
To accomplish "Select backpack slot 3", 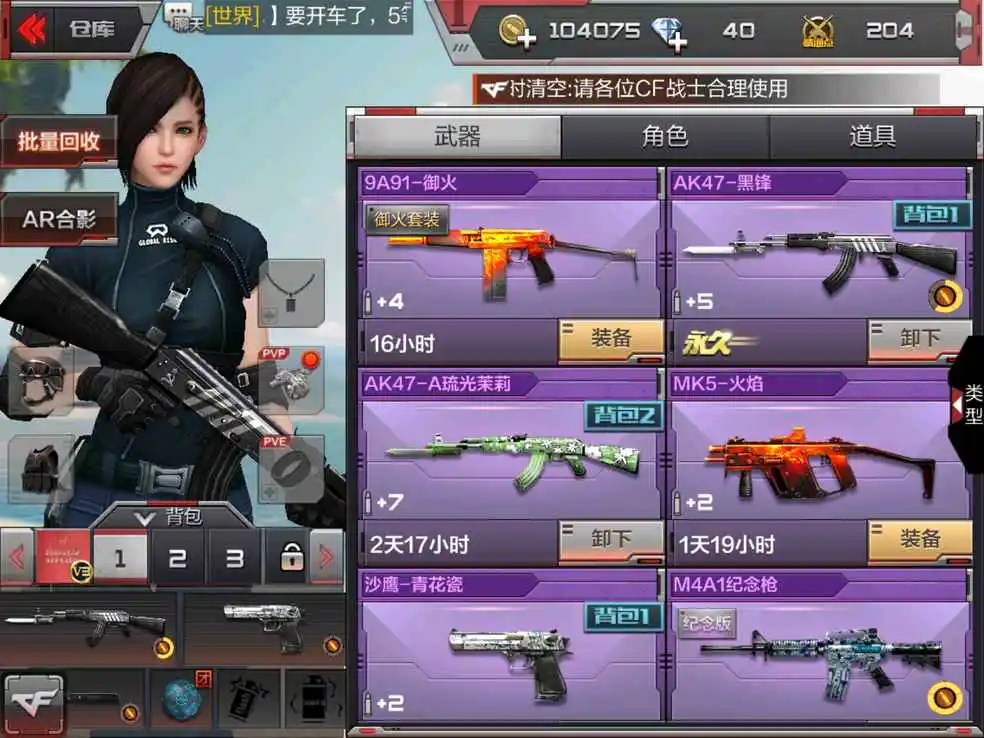I will point(234,558).
